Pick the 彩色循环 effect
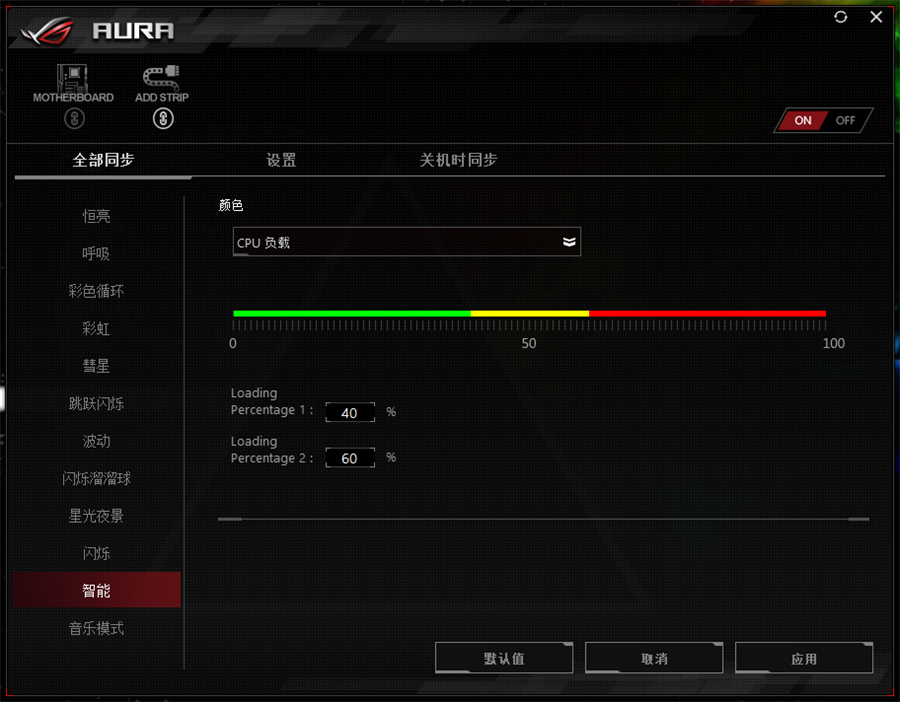Image resolution: width=900 pixels, height=702 pixels. click(x=97, y=291)
